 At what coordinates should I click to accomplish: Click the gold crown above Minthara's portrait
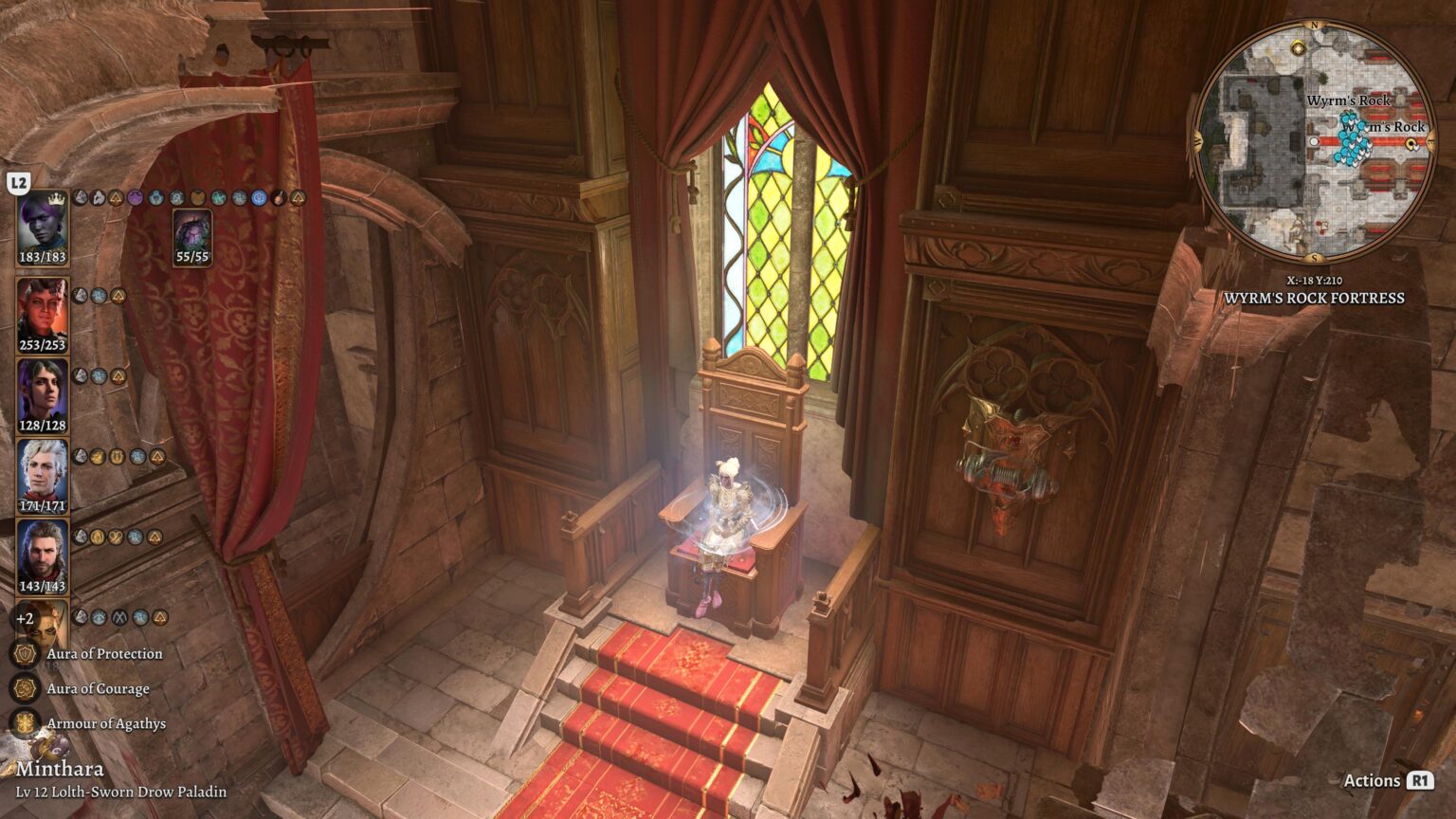pyautogui.click(x=55, y=197)
